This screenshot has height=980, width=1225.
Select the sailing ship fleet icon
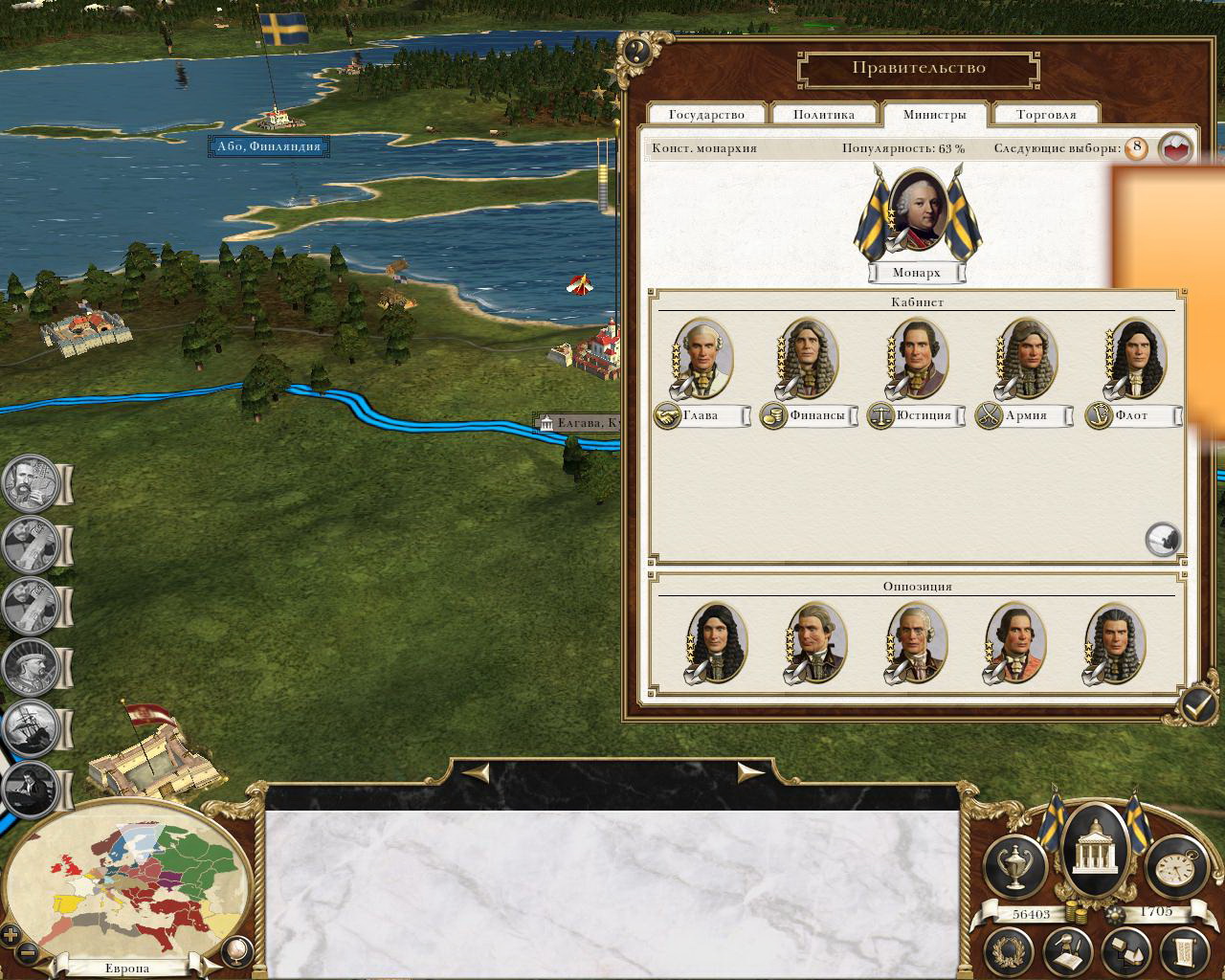pos(30,729)
